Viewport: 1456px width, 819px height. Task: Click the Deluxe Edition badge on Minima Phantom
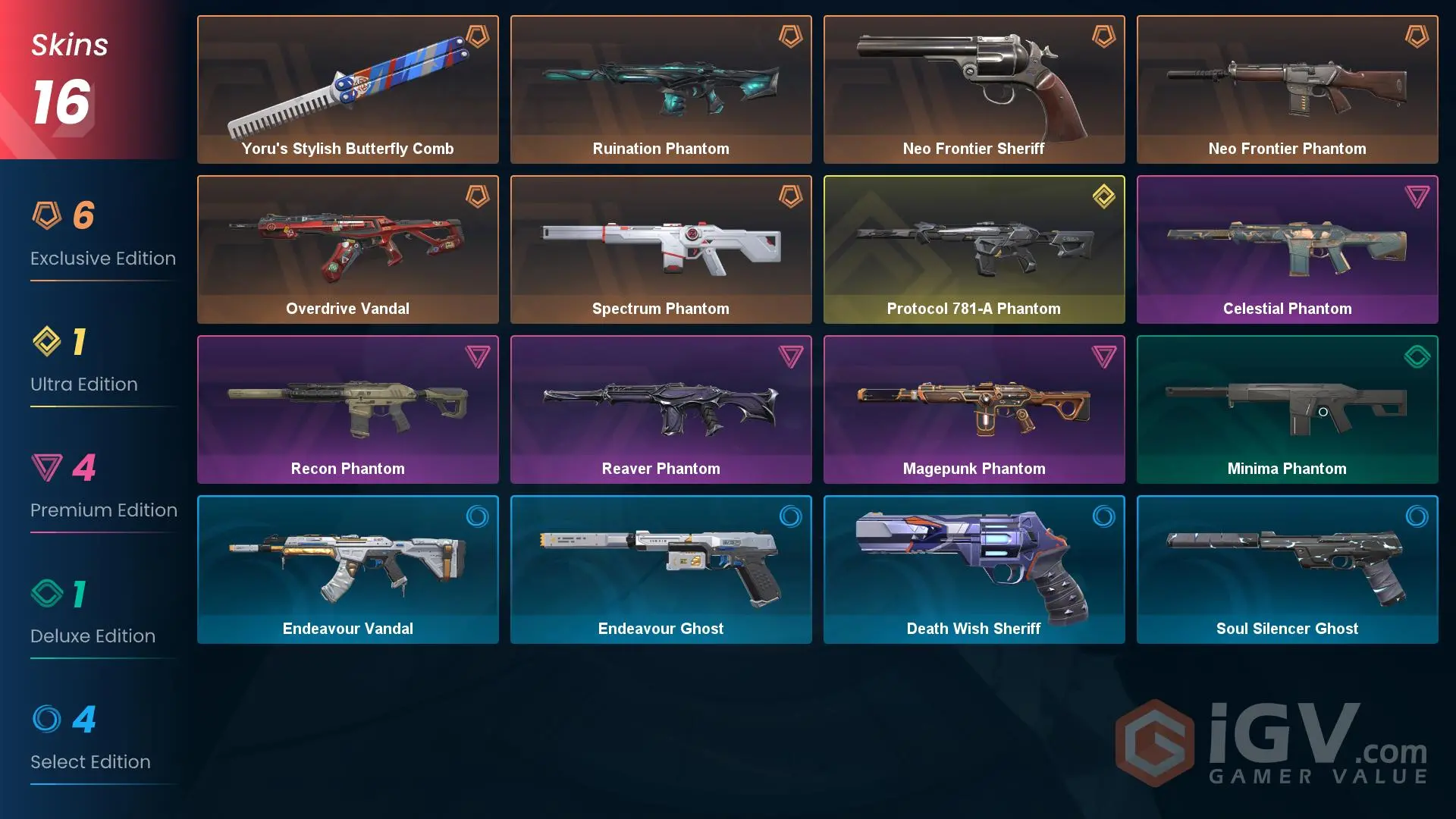(1416, 356)
